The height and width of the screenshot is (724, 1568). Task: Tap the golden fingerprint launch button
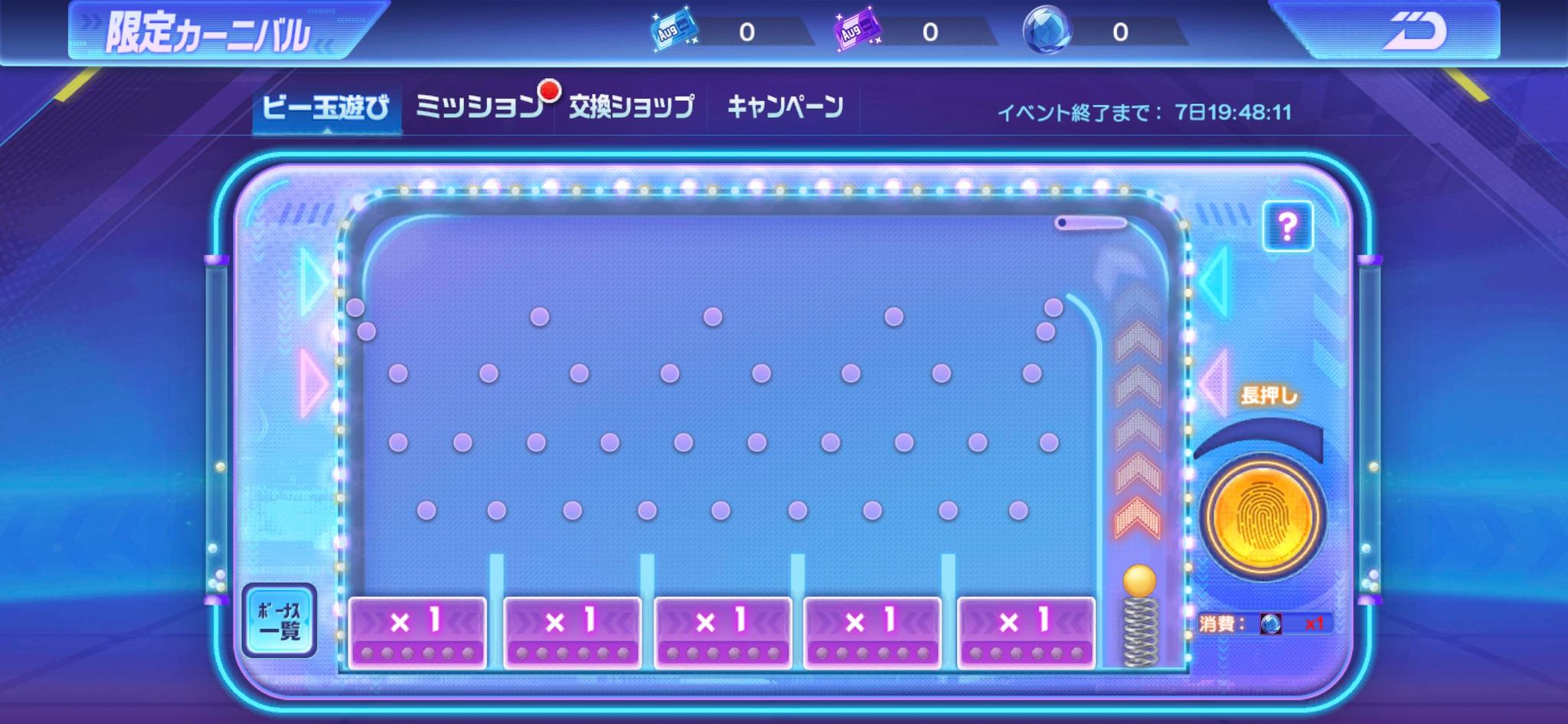[x=1261, y=518]
